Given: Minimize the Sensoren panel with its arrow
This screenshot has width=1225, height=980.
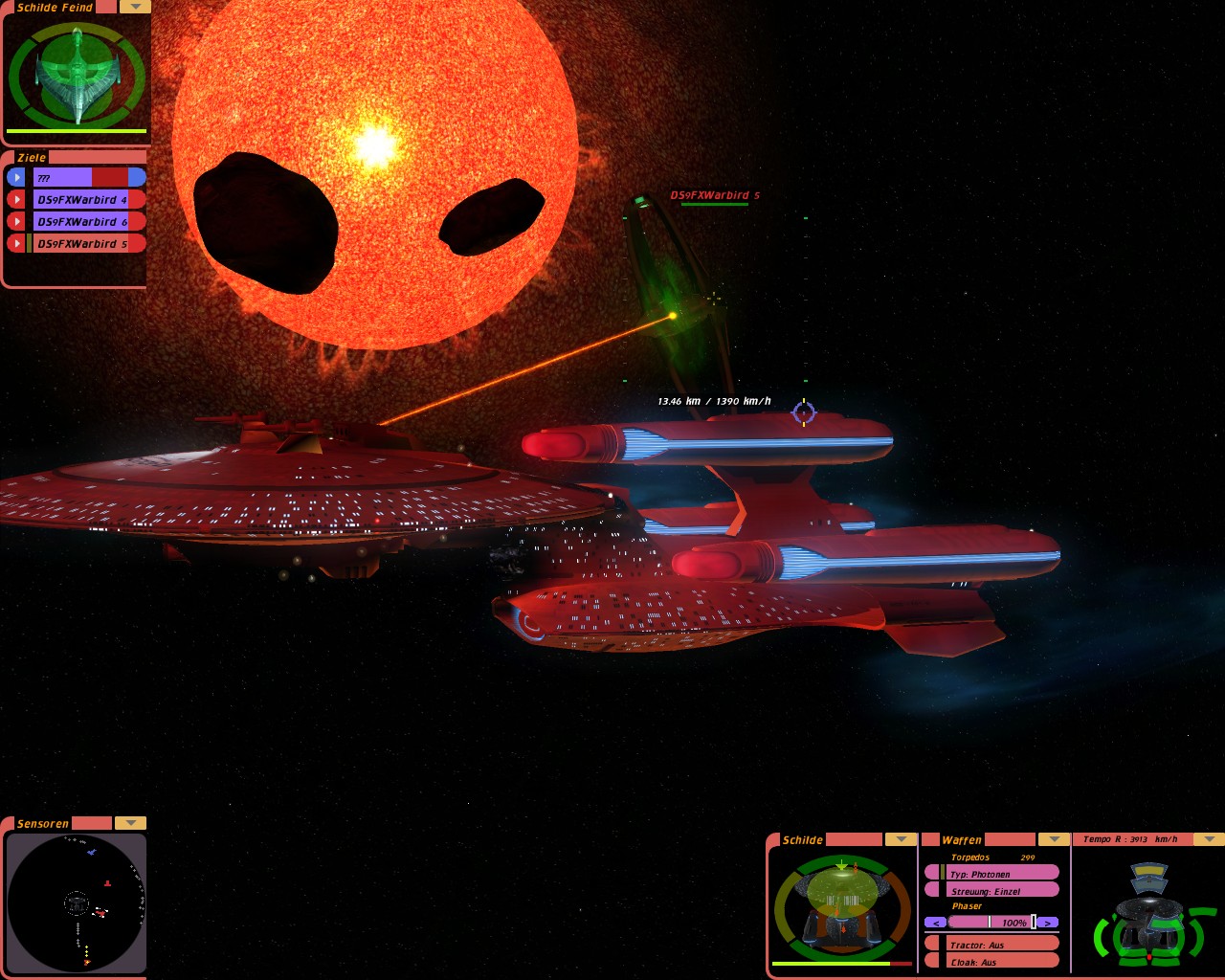Looking at the screenshot, I should [130, 823].
